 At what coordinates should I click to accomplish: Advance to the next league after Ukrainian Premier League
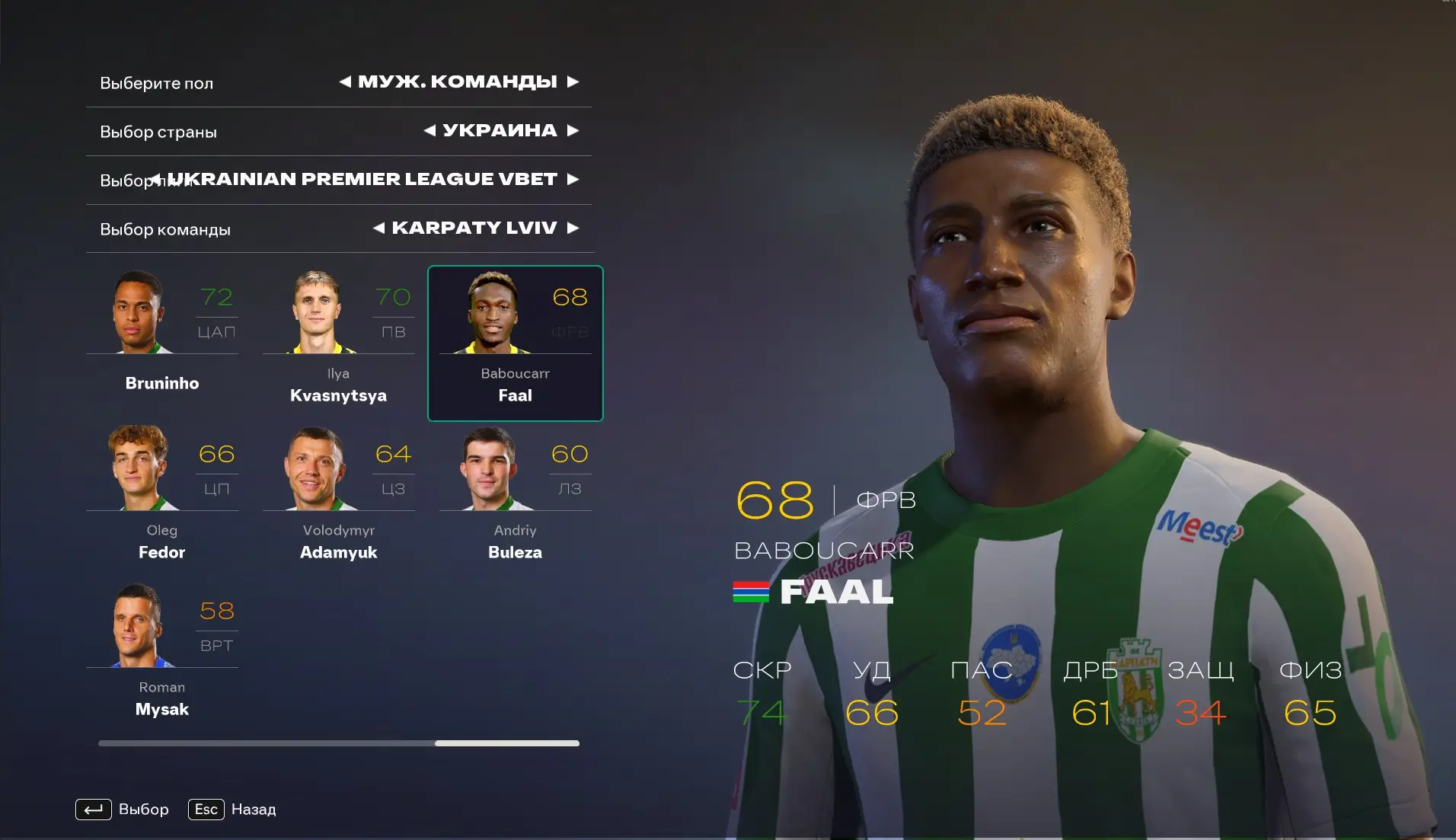[573, 179]
